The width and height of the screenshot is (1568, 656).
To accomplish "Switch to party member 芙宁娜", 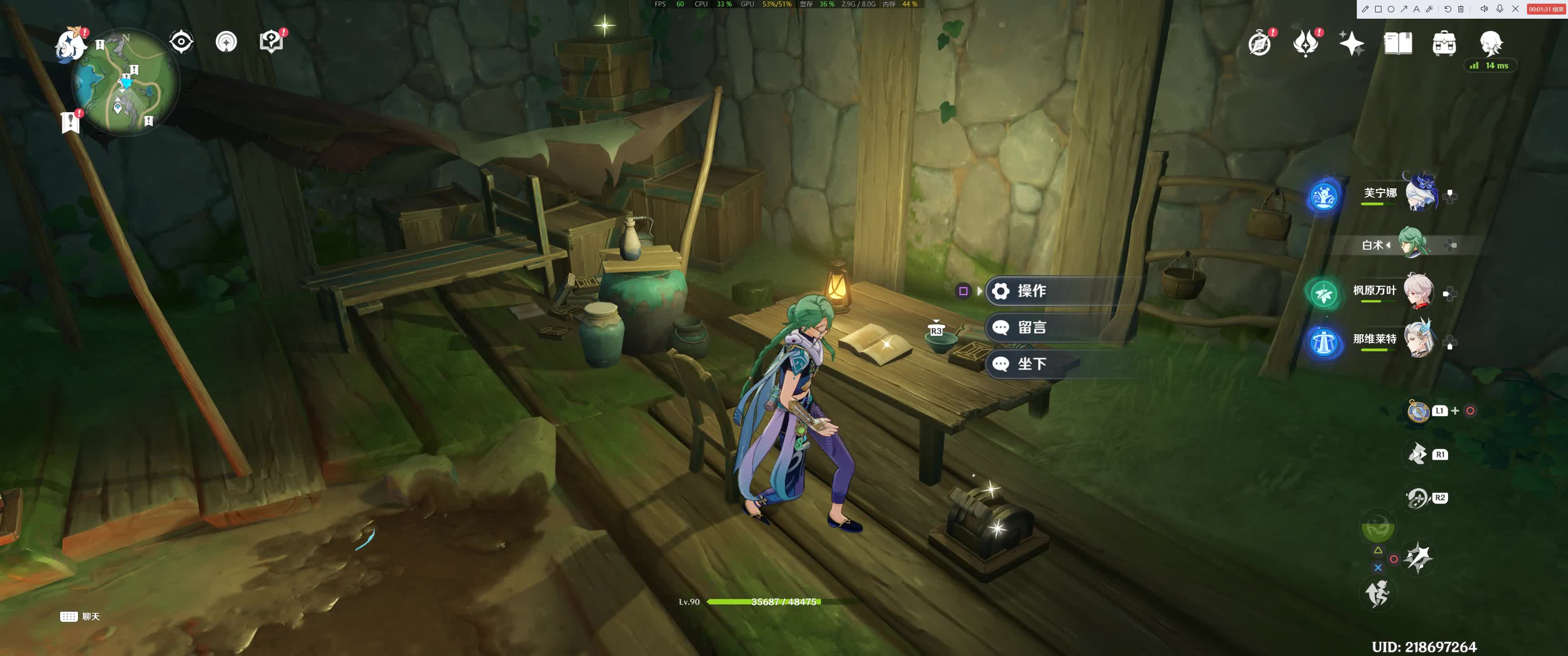I will click(1421, 193).
